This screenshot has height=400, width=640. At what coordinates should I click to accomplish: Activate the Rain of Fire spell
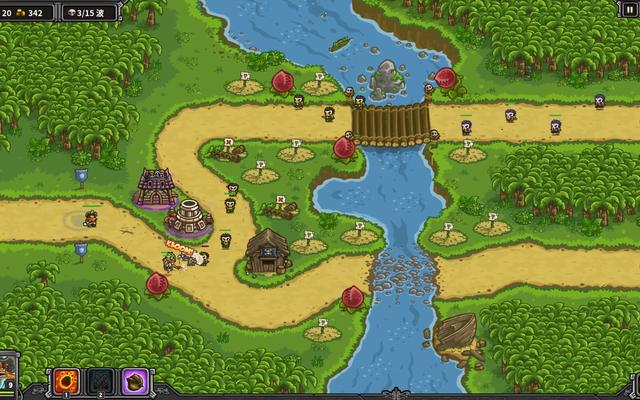[x=67, y=381]
